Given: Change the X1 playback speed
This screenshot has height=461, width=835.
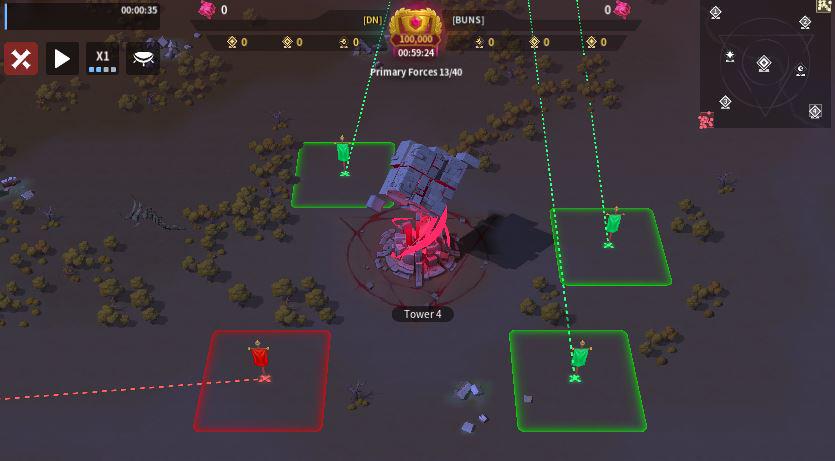Looking at the screenshot, I should click(102, 59).
